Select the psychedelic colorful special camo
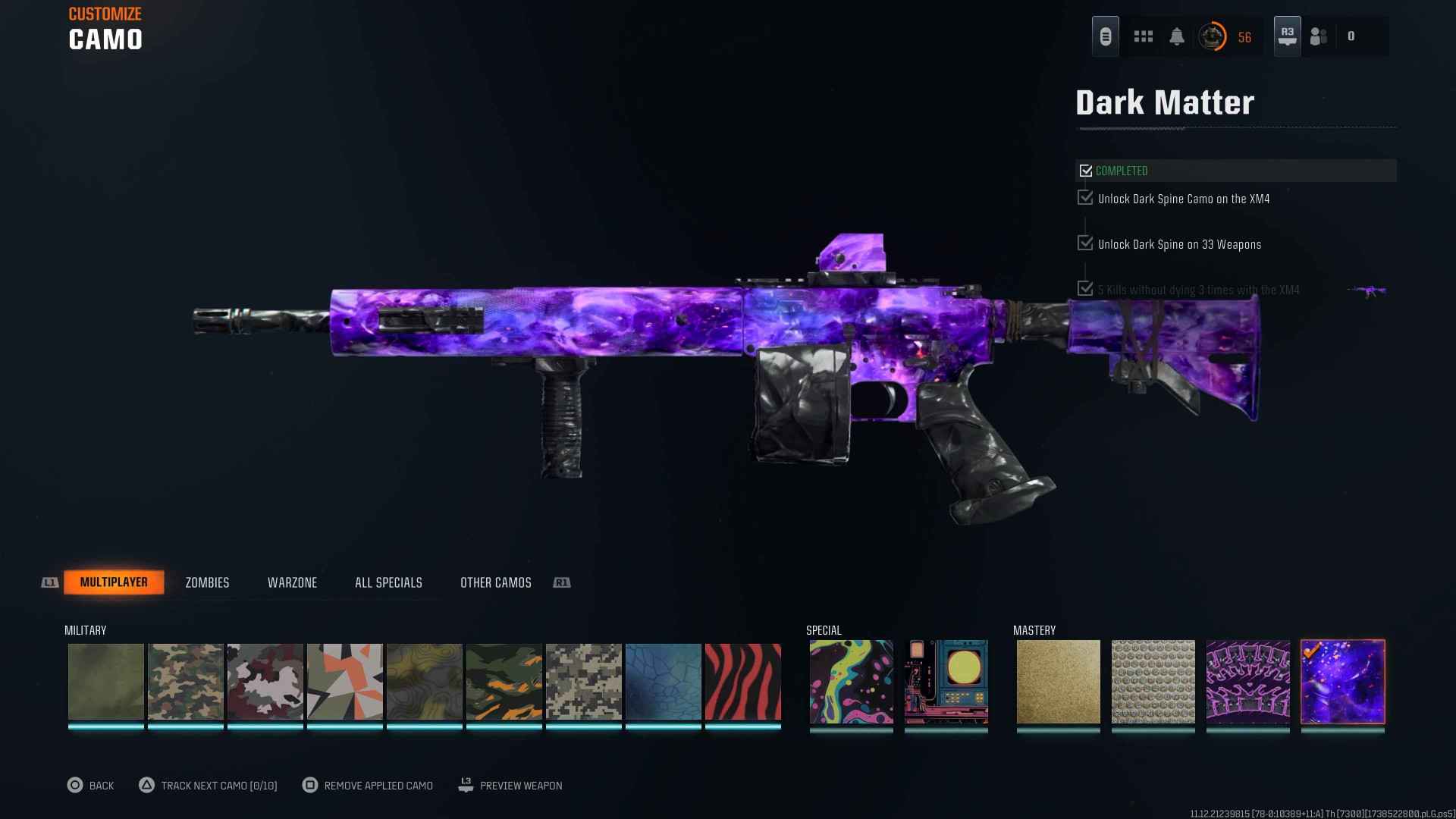 click(851, 681)
